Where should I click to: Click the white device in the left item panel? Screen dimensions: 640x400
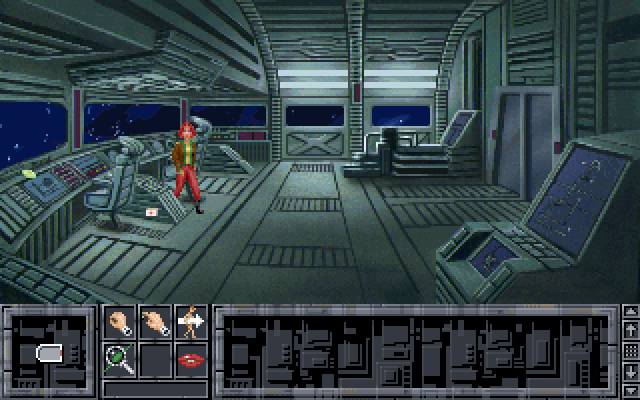click(50, 352)
